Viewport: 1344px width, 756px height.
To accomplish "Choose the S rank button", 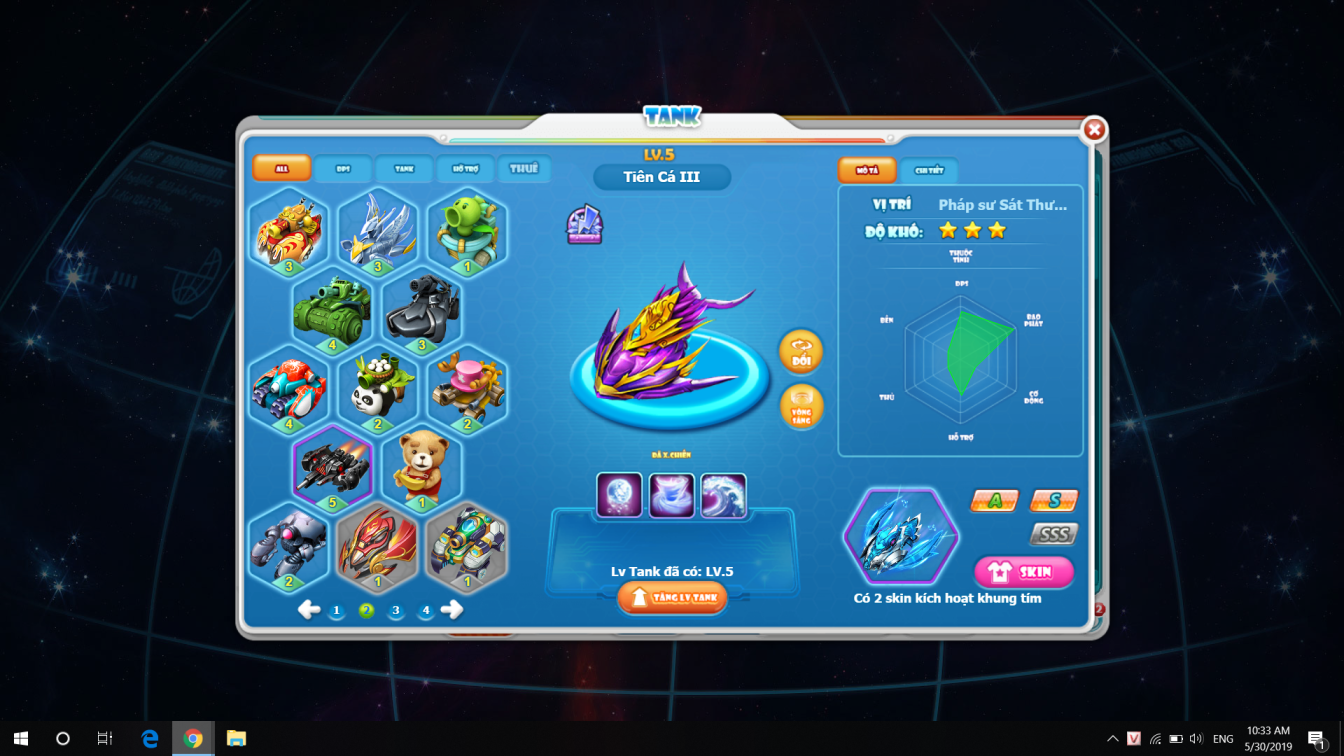I will click(x=1054, y=500).
